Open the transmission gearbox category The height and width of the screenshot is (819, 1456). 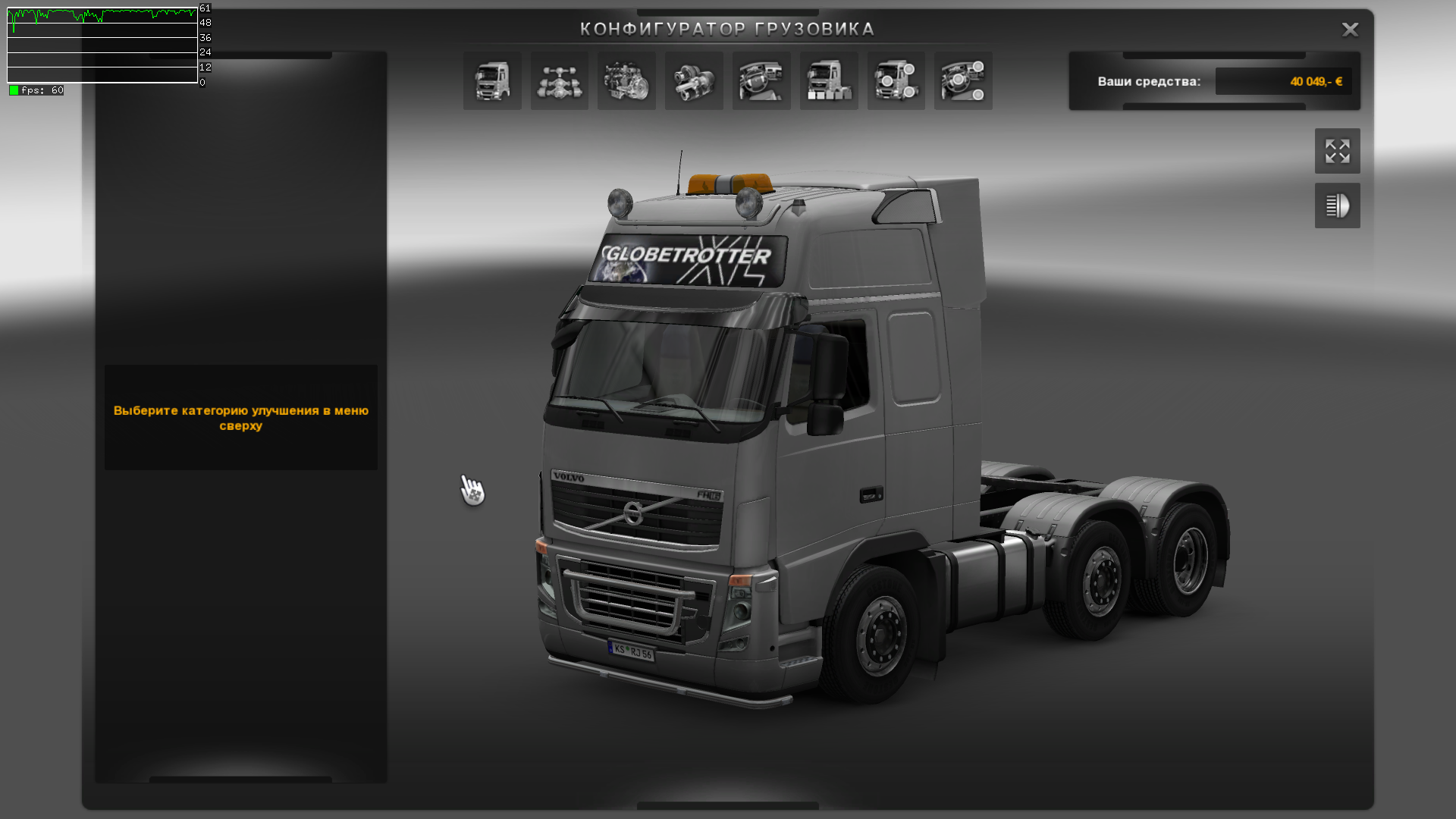click(x=694, y=81)
